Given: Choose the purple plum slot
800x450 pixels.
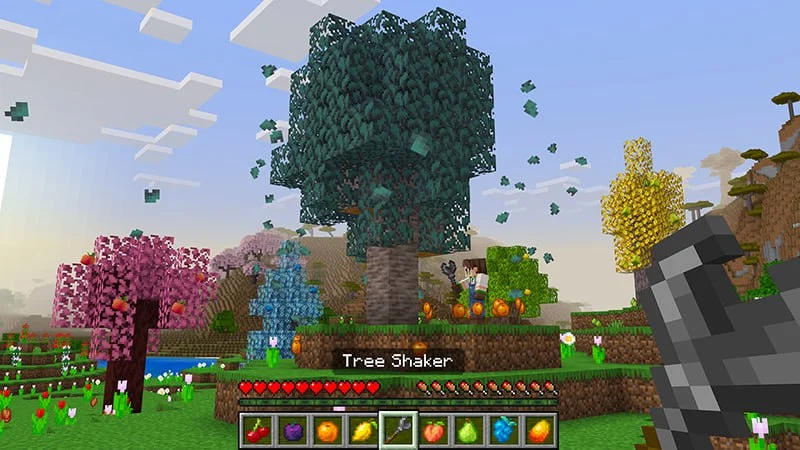Looking at the screenshot, I should 294,431.
